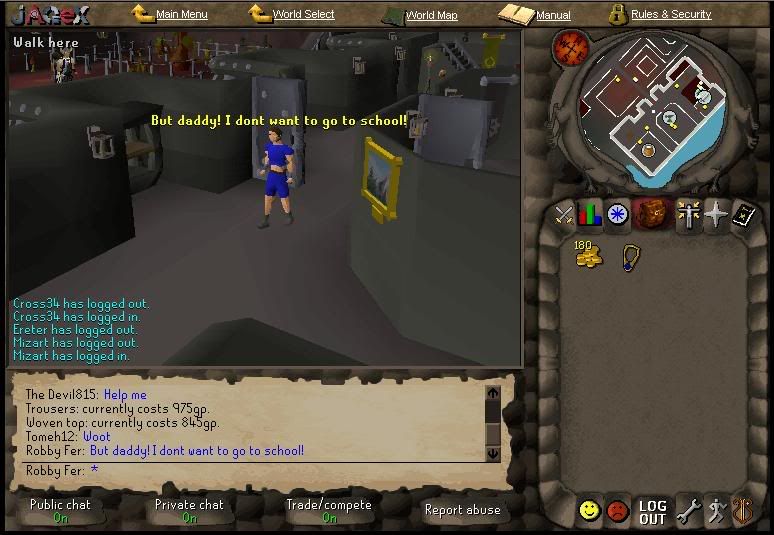Open the Main Menu link
774x535 pixels.
[x=181, y=15]
